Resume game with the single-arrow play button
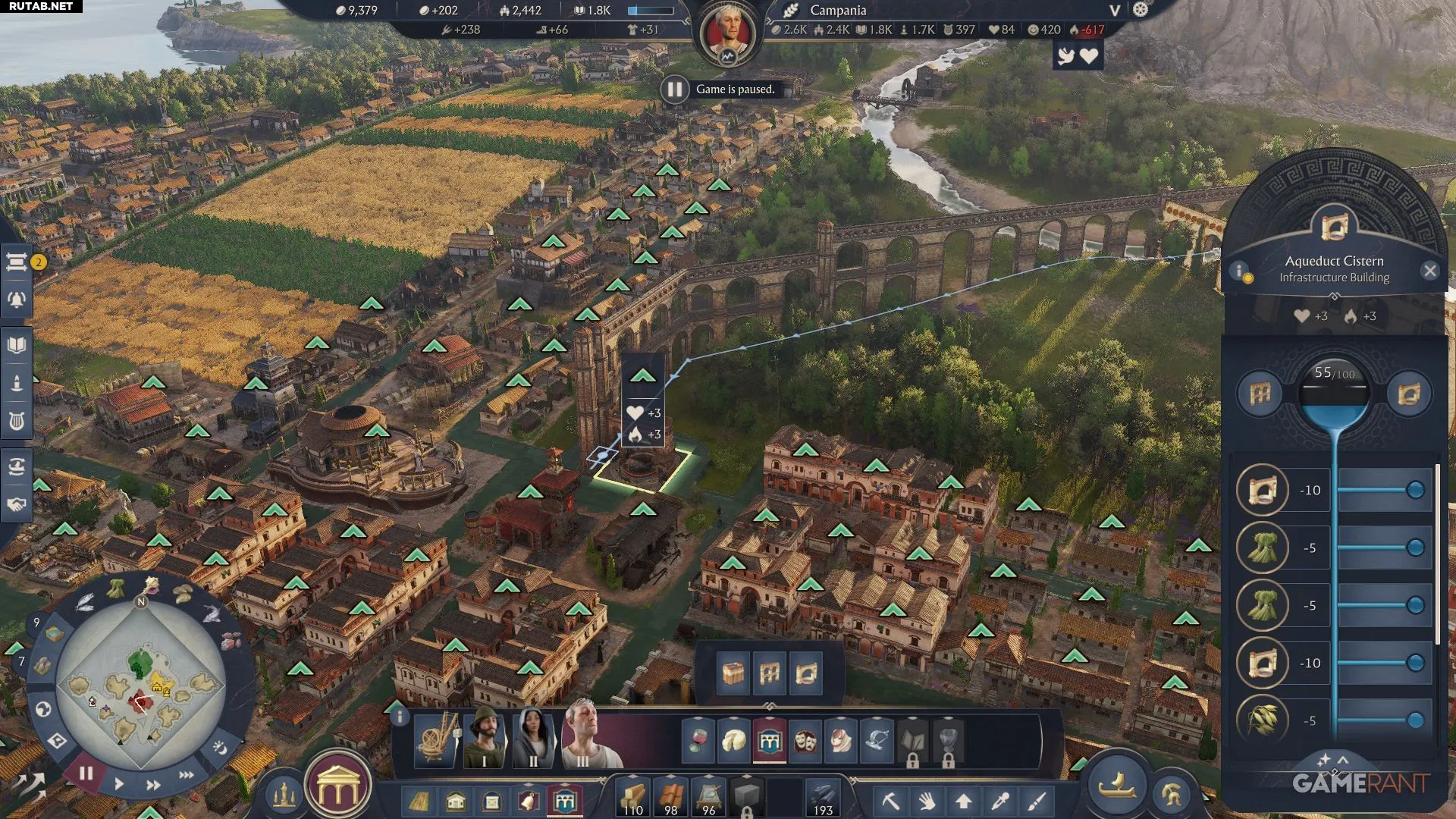Image resolution: width=1456 pixels, height=819 pixels. coord(119,783)
